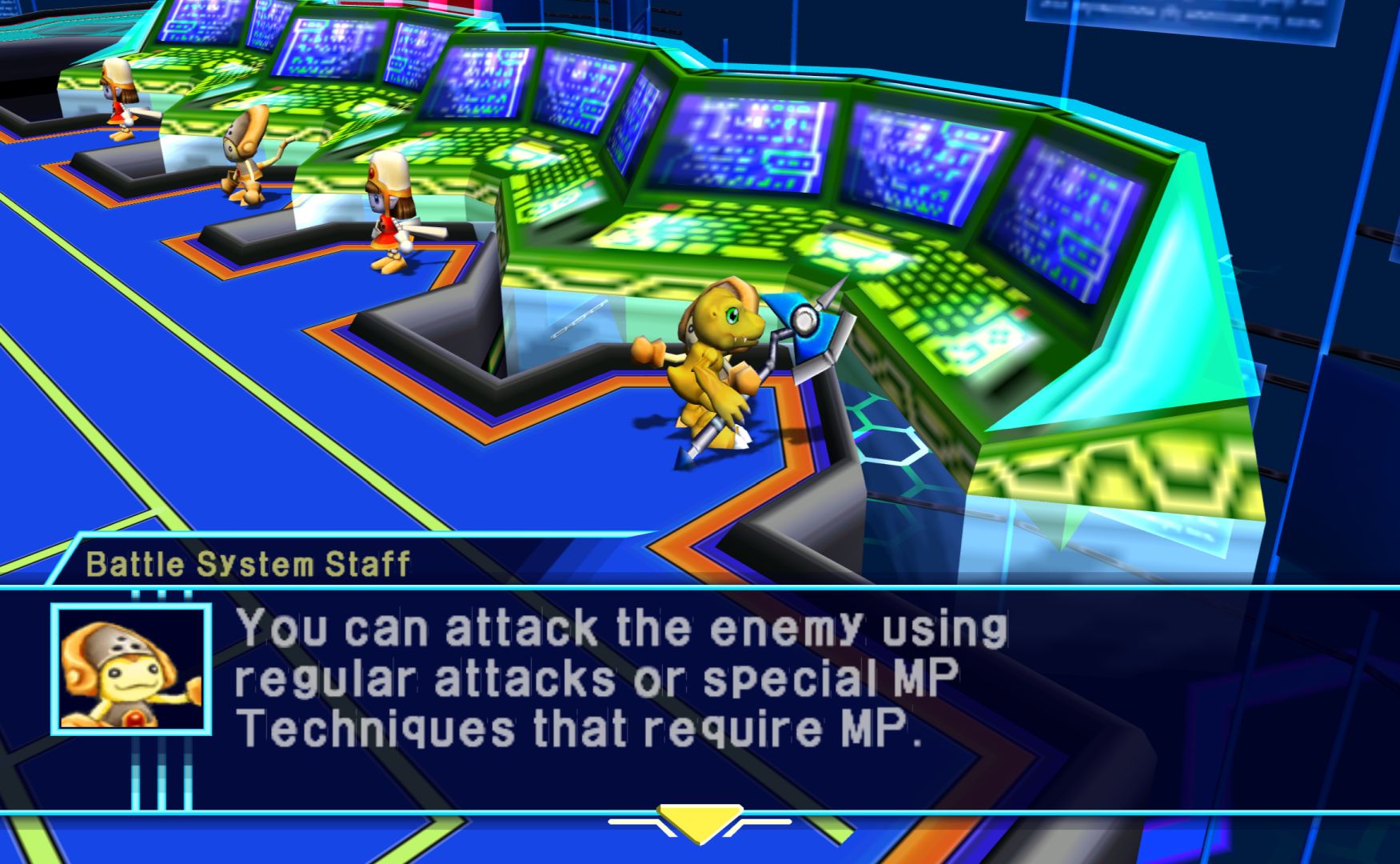Advance dialogue with the yellow arrow
1400x864 pixels.
coord(700,822)
